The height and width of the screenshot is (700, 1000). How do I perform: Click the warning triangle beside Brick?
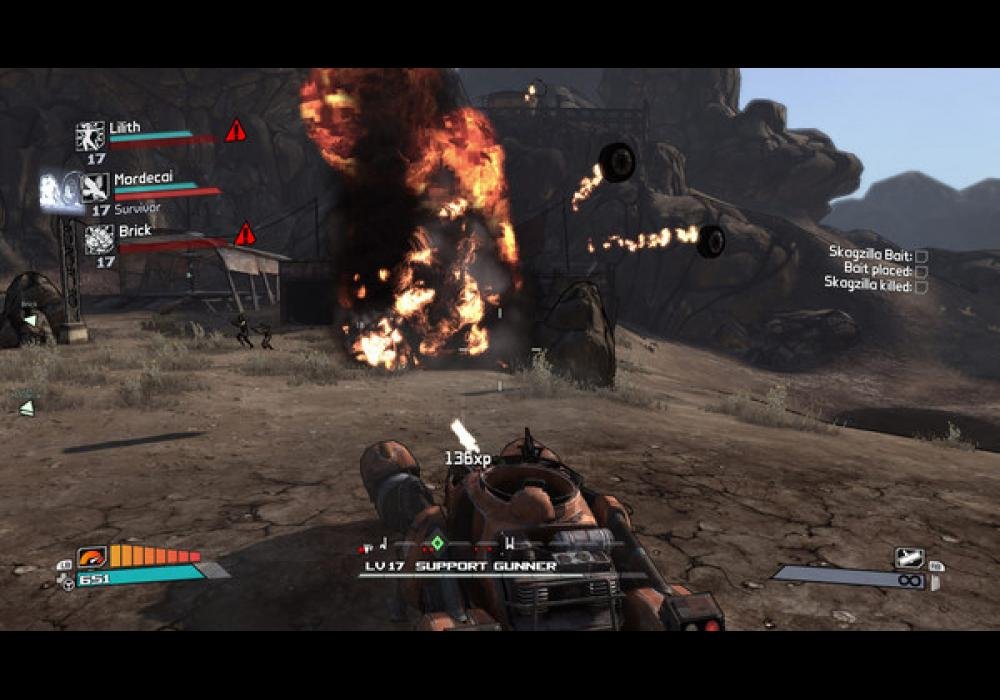pos(245,234)
